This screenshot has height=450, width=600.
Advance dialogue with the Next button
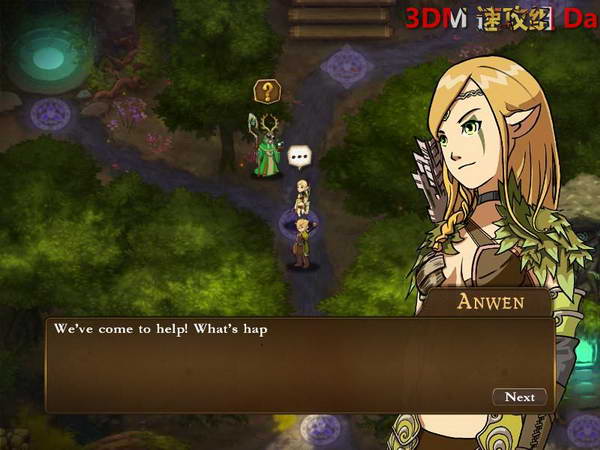pos(519,397)
